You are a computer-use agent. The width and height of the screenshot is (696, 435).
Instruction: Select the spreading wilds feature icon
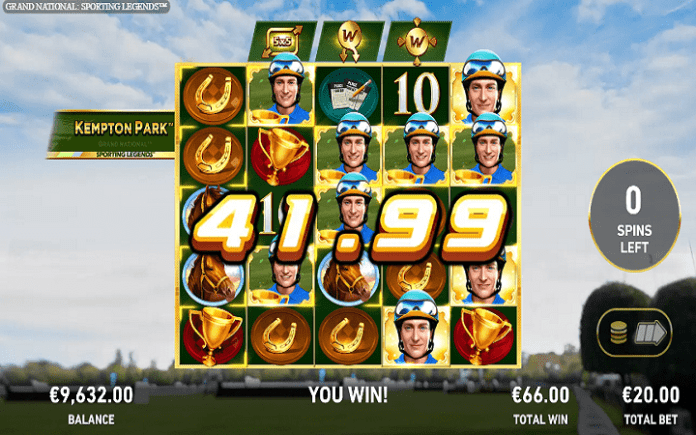[x=417, y=42]
